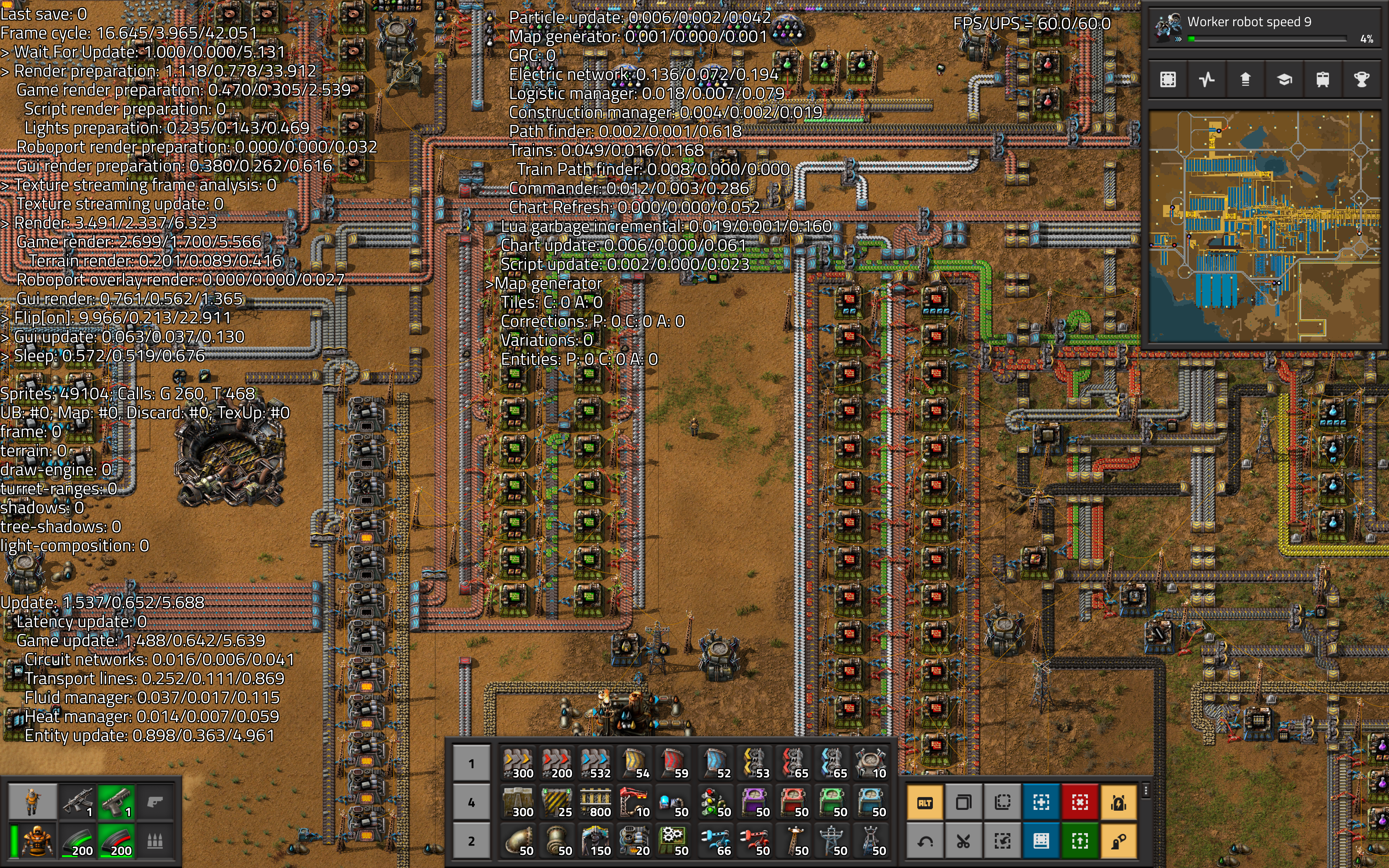Open the train overview button
Screen dimensions: 1389x868
1322,79
